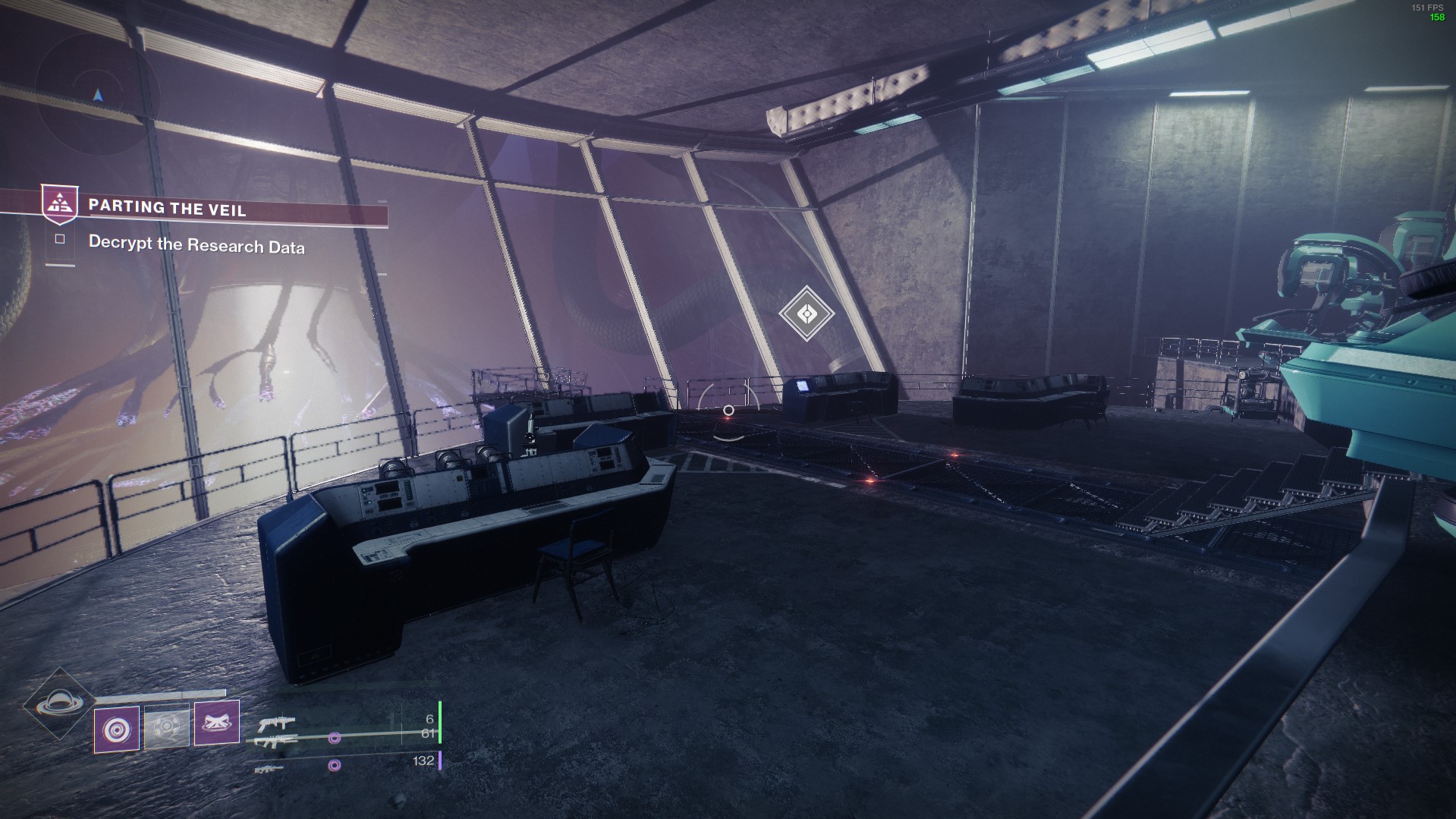Screen dimensions: 1456x819
Task: Select the Parting the Veil quest emblem
Action: point(59,204)
